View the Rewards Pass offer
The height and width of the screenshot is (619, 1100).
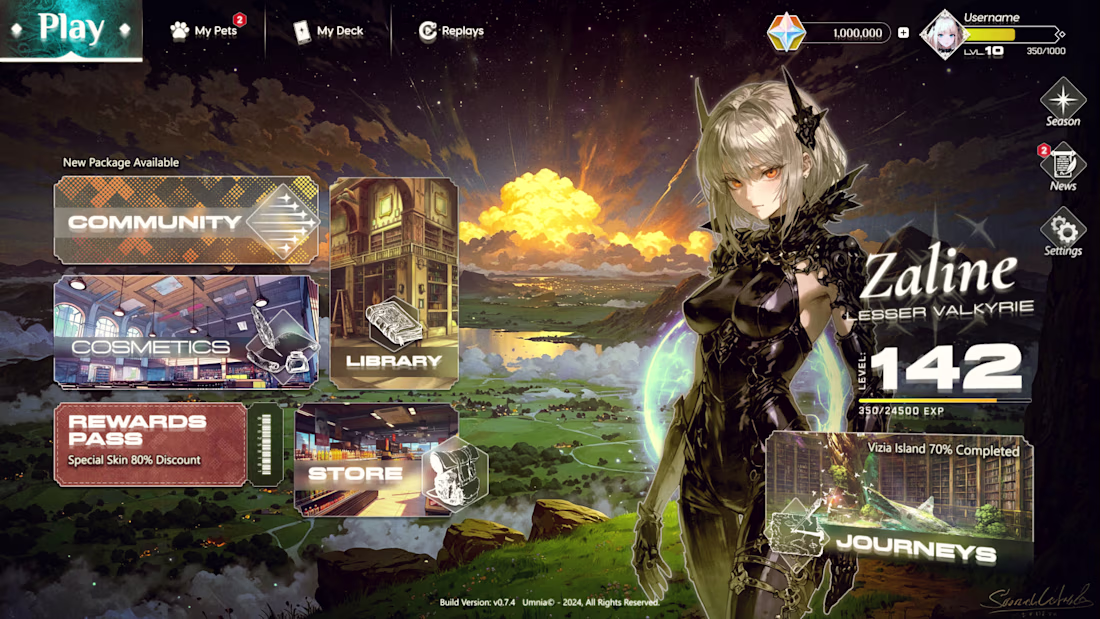pyautogui.click(x=151, y=444)
